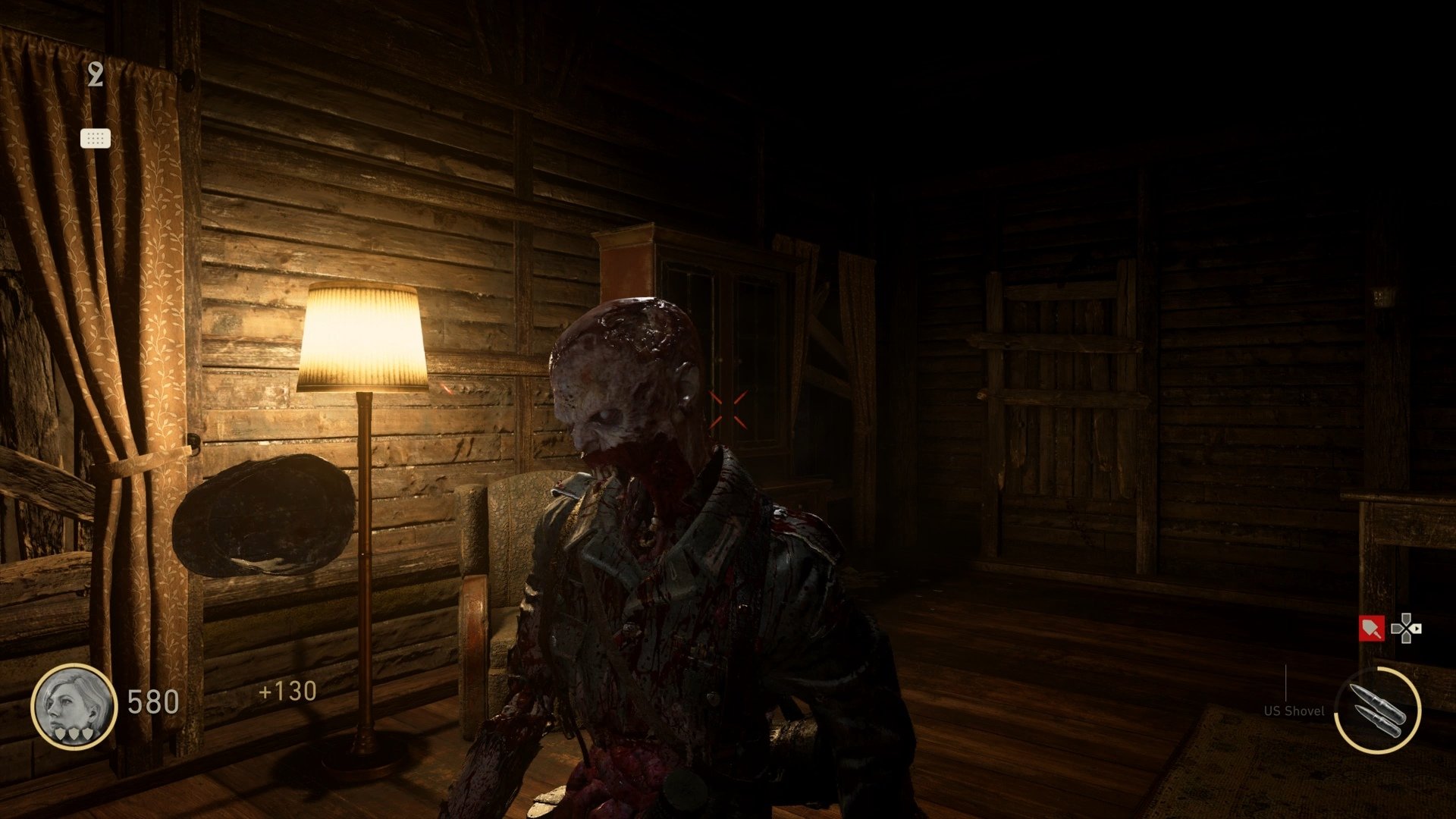Click the player character portrait
The width and height of the screenshot is (1456, 819).
(74, 706)
